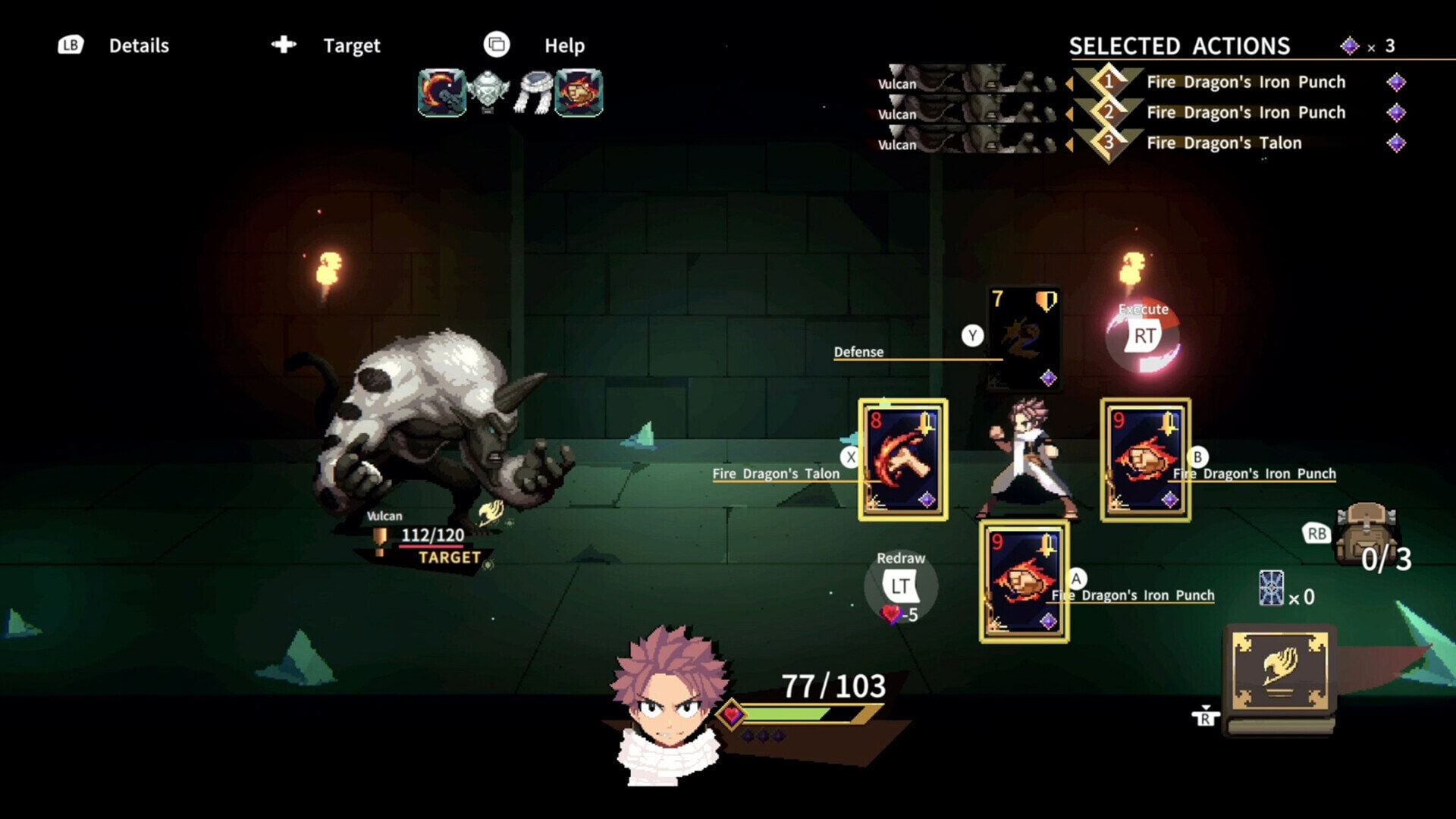Inspect the white scarf status icon
This screenshot has width=1456, height=819.
click(534, 93)
